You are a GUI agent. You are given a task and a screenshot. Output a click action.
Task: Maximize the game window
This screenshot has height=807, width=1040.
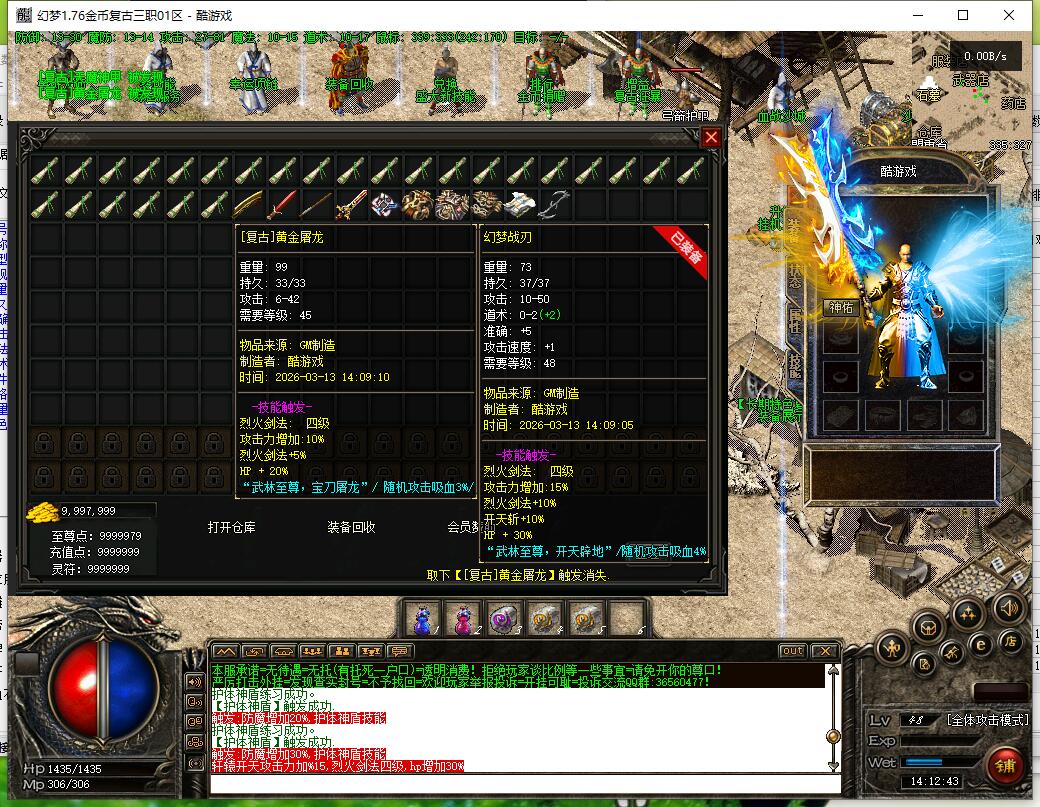963,15
